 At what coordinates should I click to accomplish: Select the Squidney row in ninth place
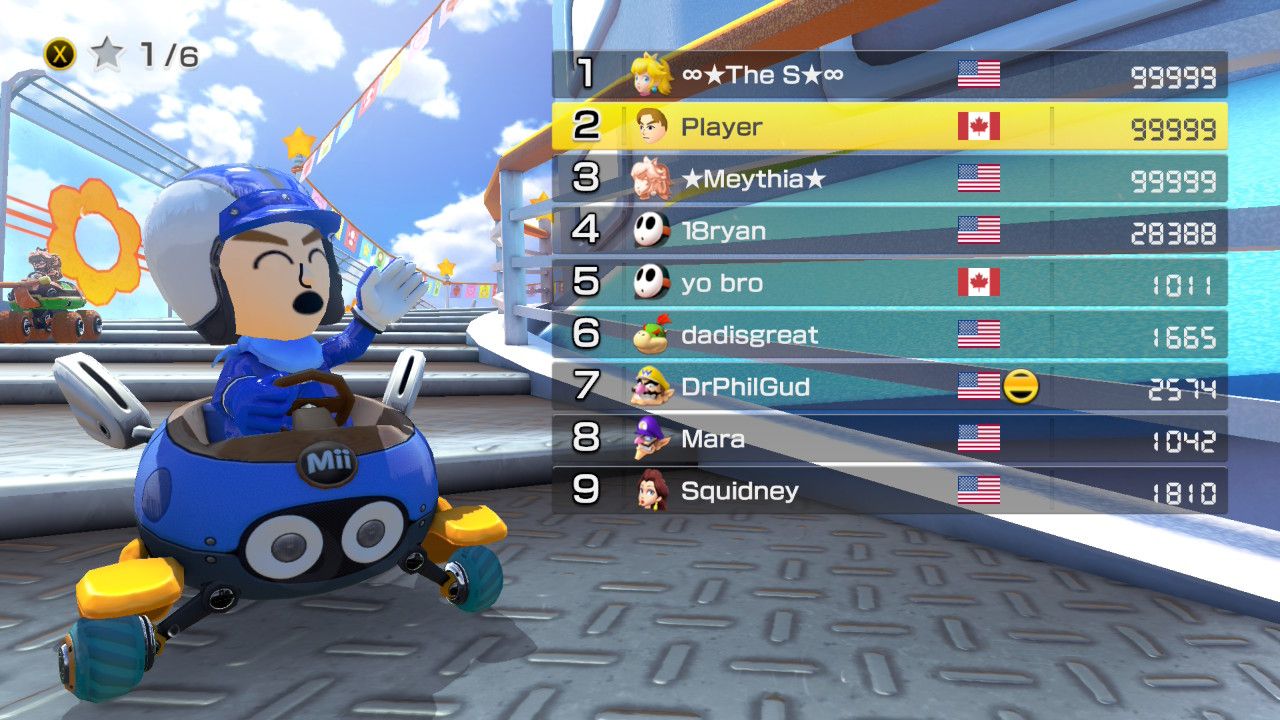(890, 491)
